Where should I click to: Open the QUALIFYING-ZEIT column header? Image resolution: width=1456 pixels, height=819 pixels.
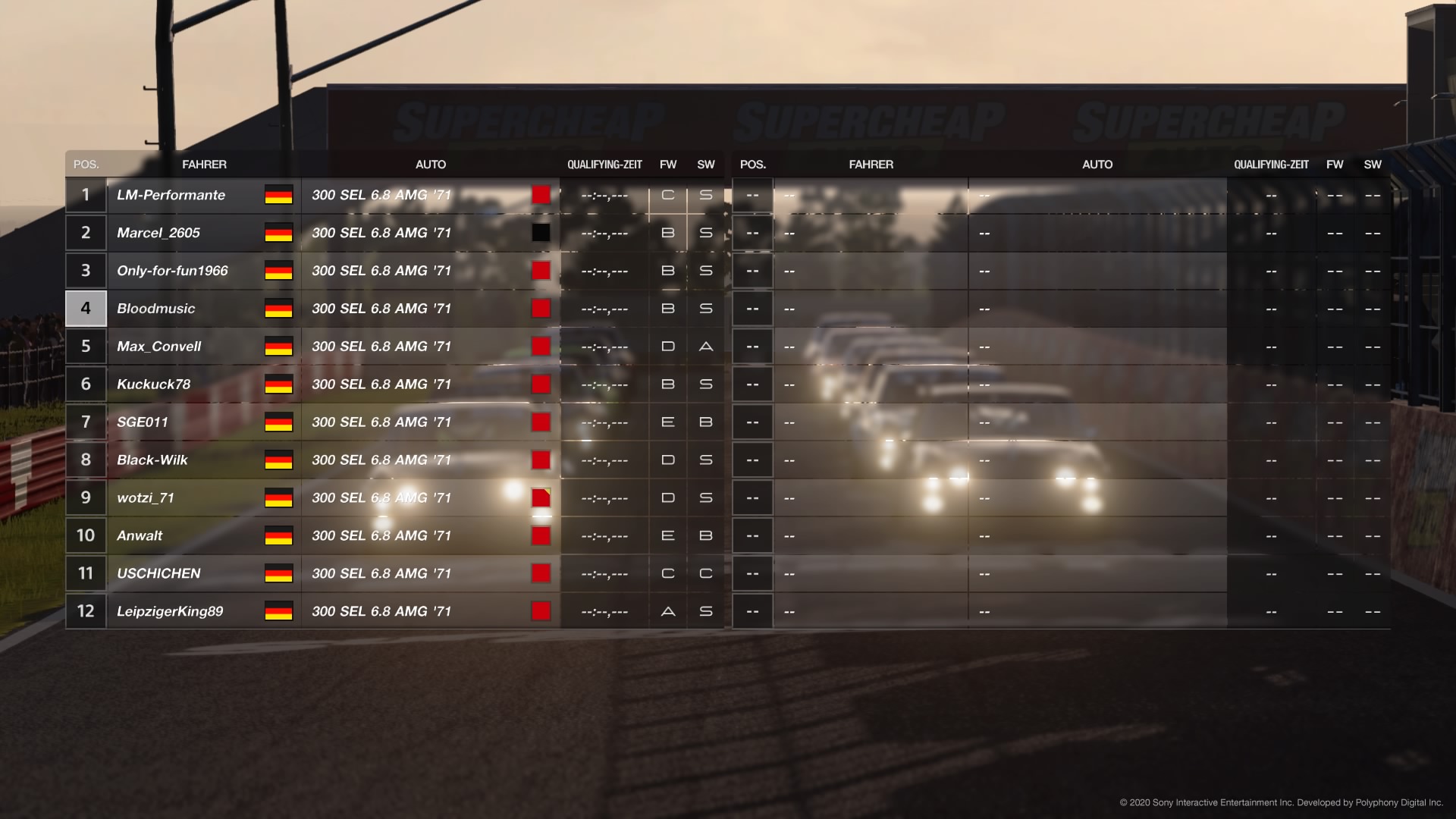pos(604,164)
